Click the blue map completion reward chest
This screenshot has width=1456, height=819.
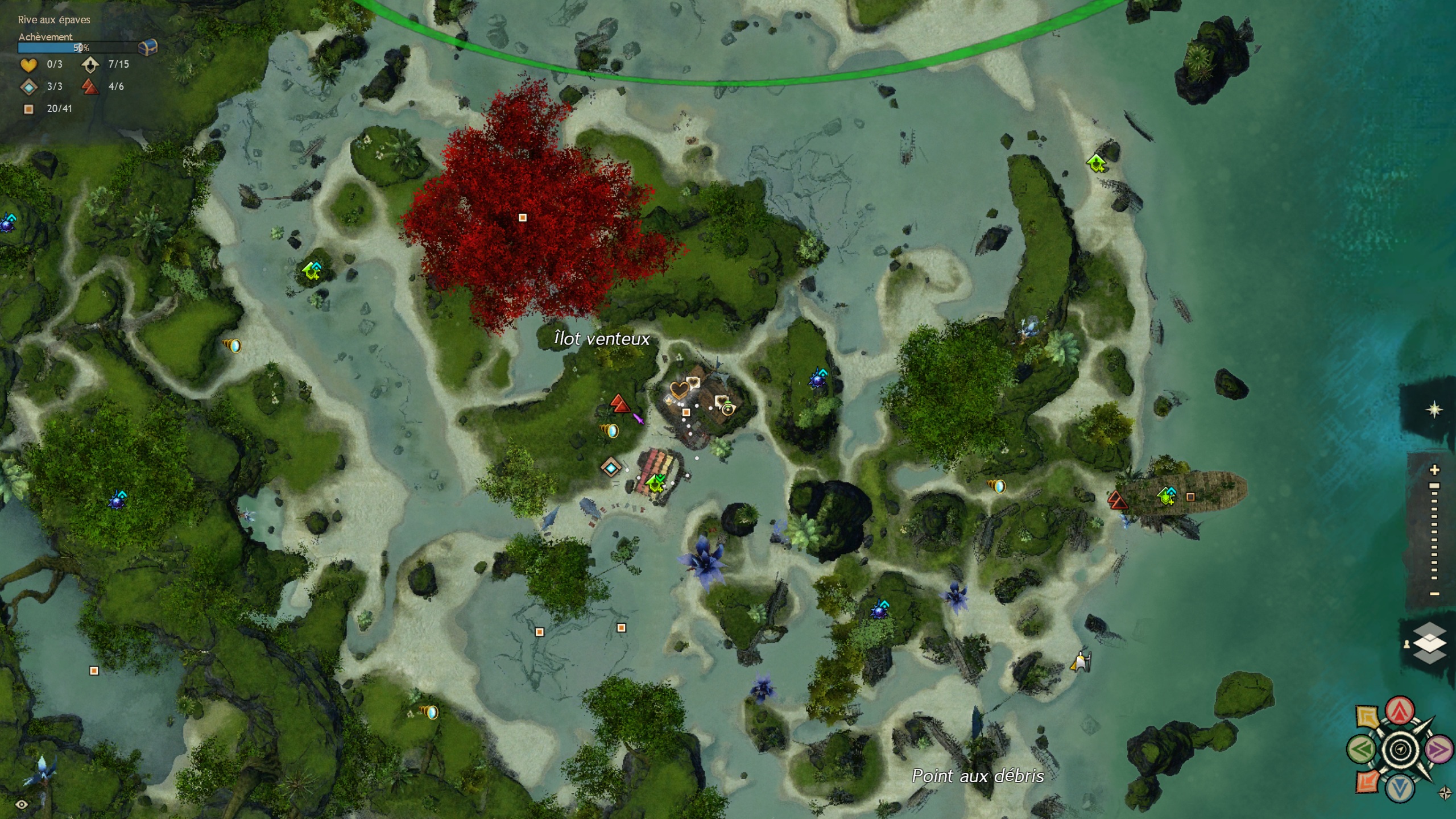click(148, 47)
